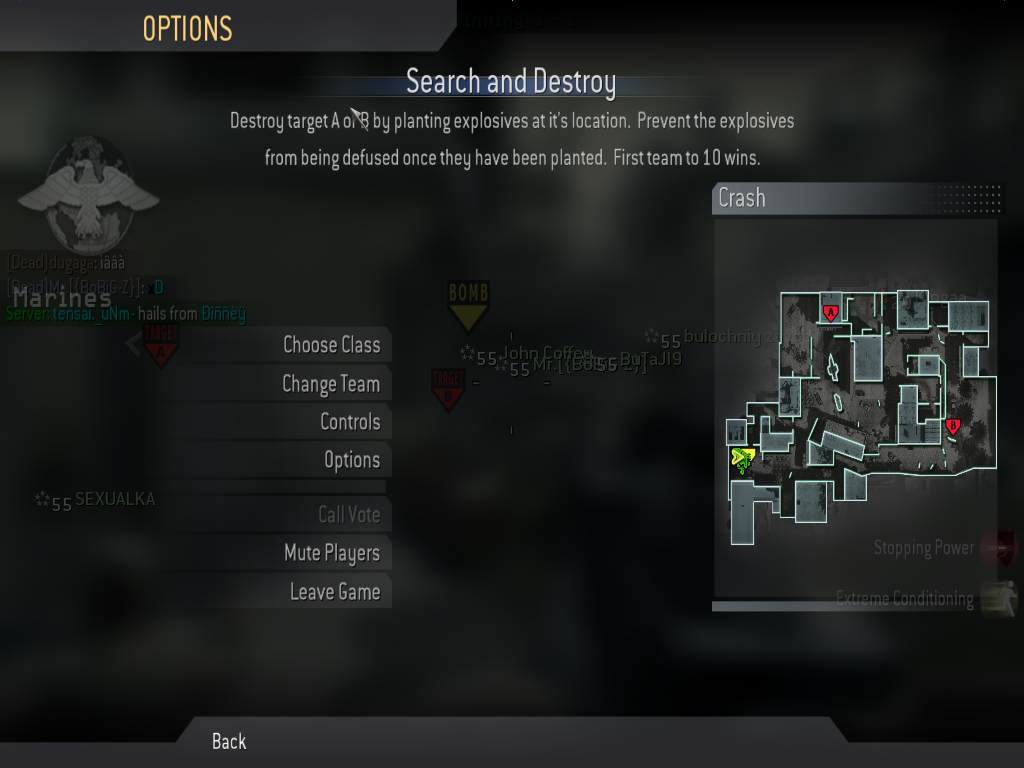This screenshot has width=1024, height=768.
Task: Go Back from the options menu
Action: pyautogui.click(x=229, y=741)
